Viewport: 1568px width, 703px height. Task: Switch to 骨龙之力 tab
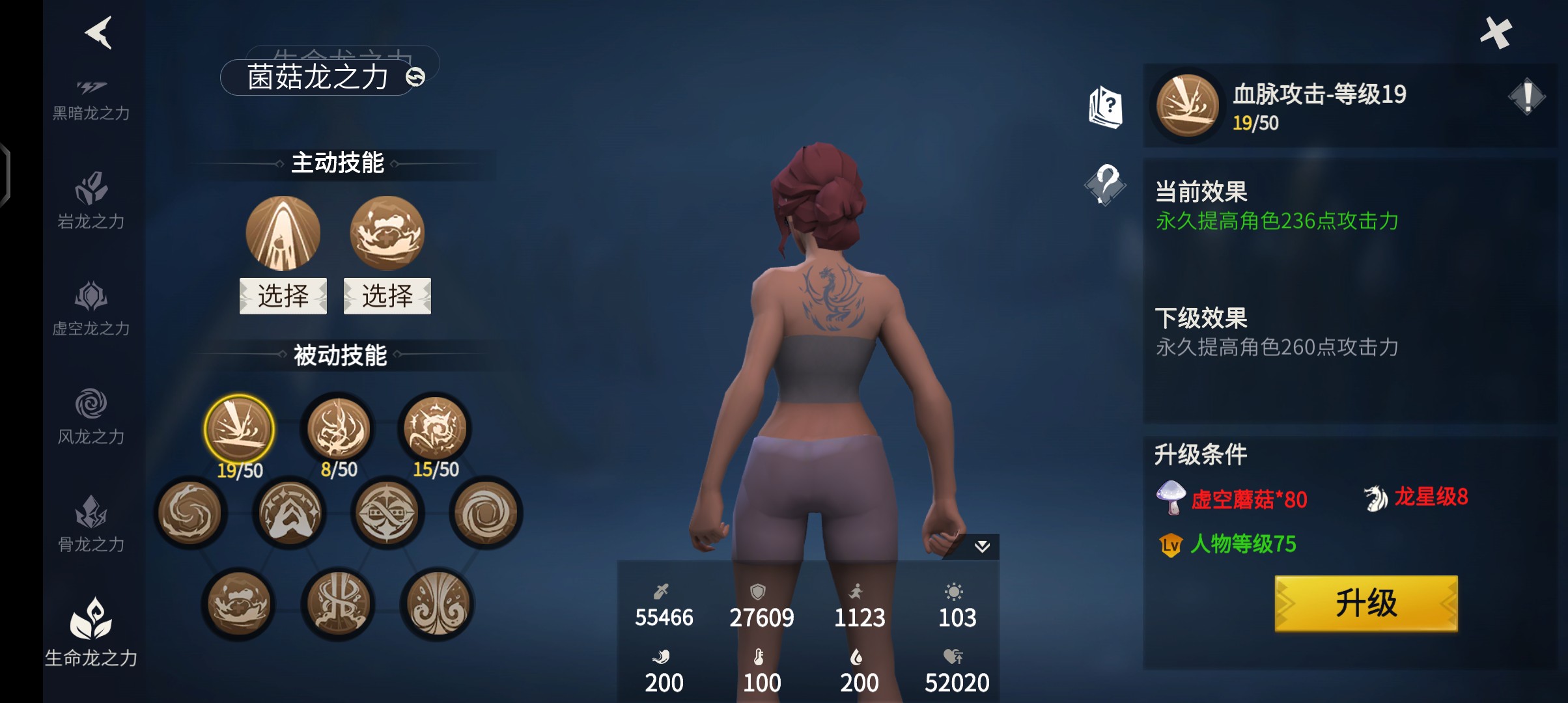coord(91,523)
